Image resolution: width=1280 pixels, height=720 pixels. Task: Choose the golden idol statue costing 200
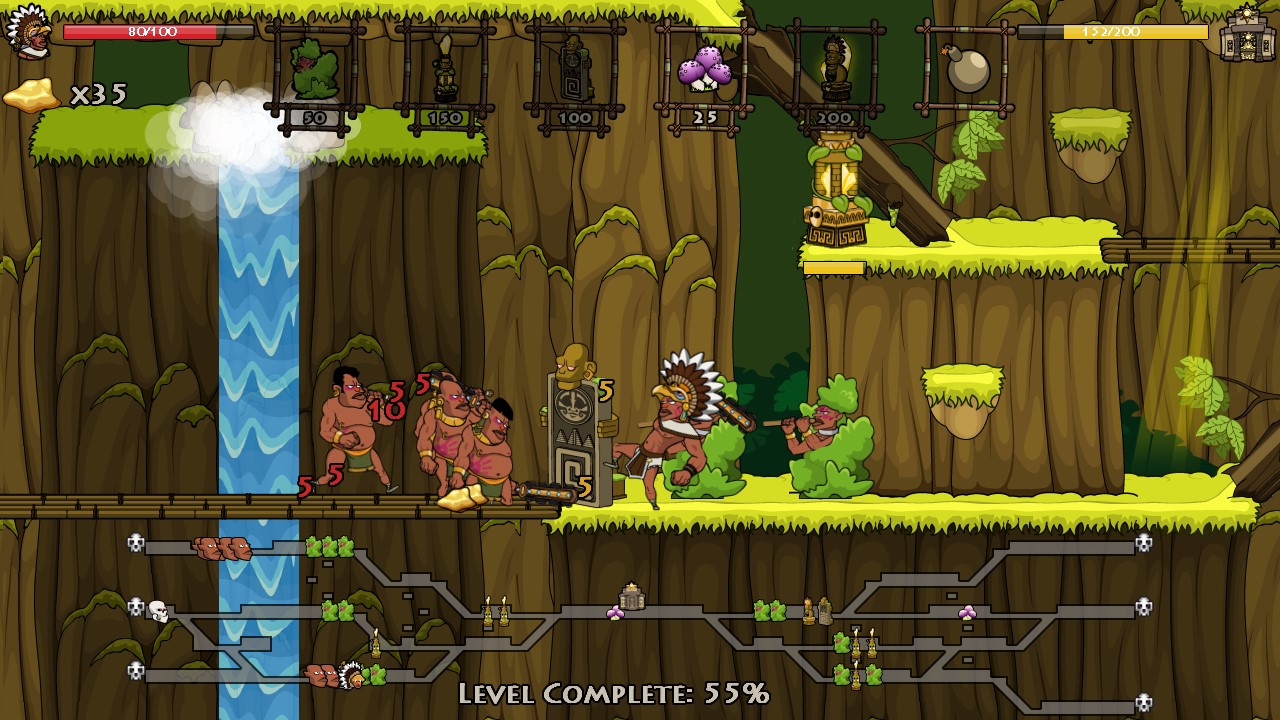pos(834,72)
